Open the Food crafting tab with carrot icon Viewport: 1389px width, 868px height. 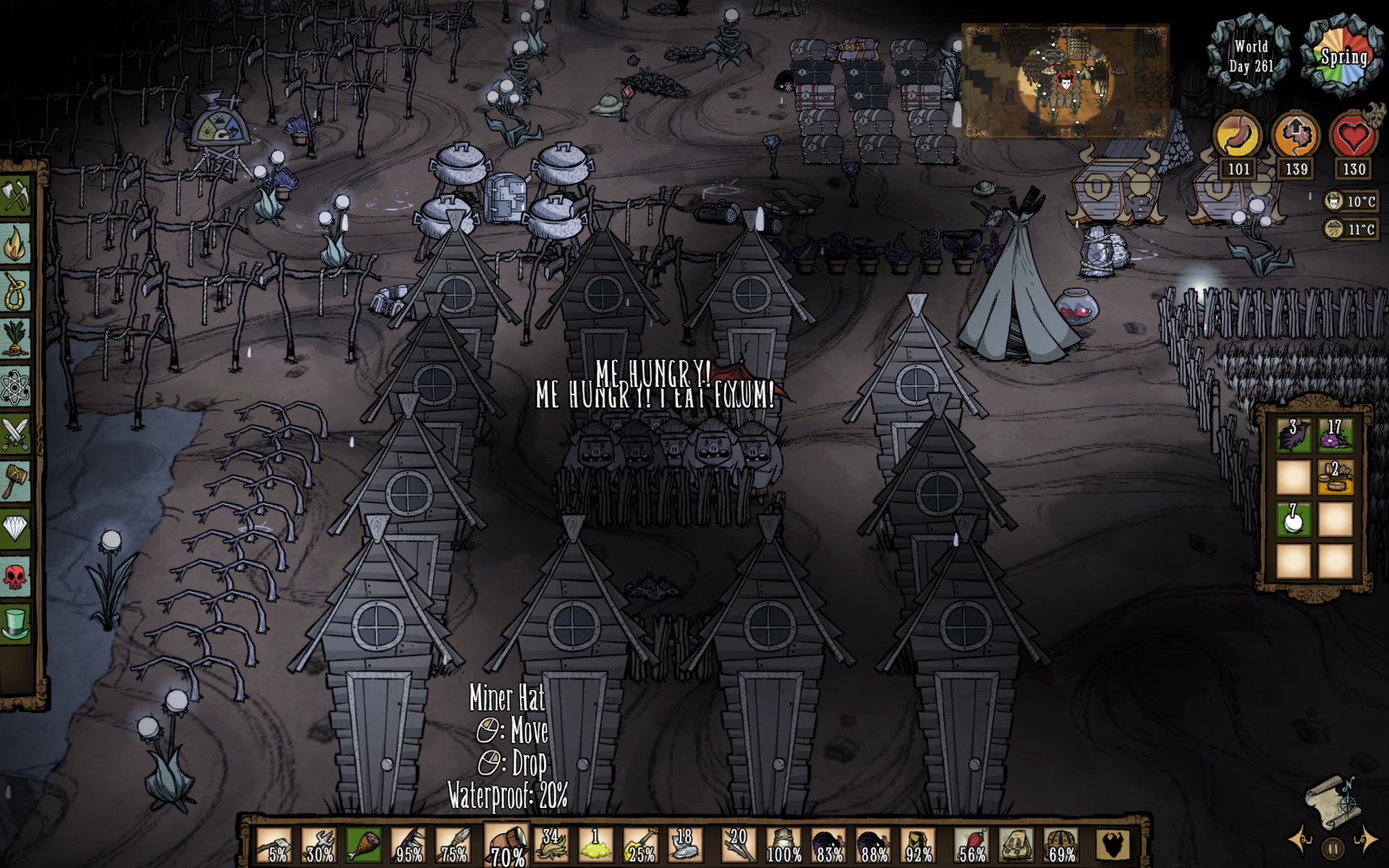[15, 339]
